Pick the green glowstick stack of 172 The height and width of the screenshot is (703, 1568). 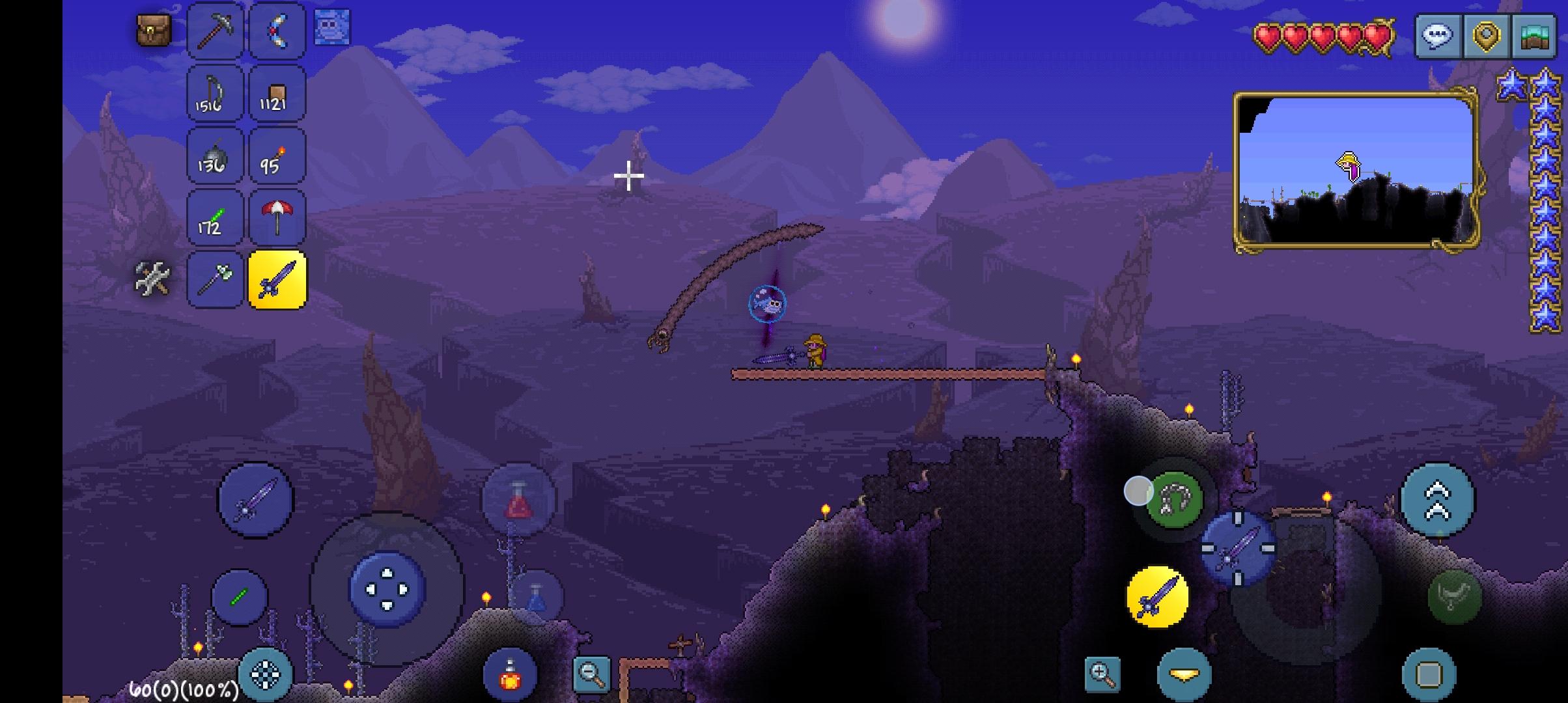click(x=215, y=218)
